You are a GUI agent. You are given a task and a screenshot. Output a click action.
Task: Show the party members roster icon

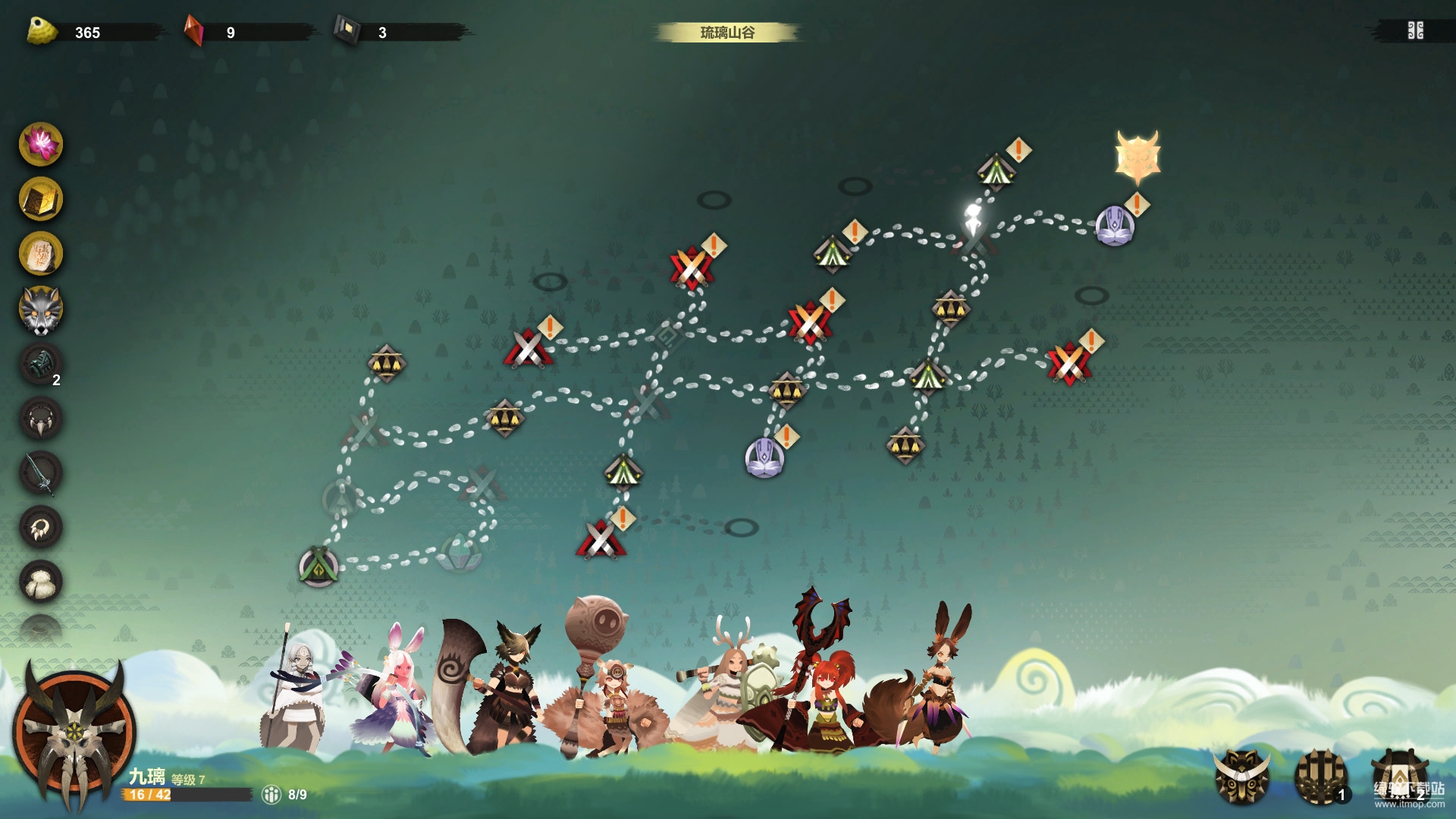(x=271, y=794)
